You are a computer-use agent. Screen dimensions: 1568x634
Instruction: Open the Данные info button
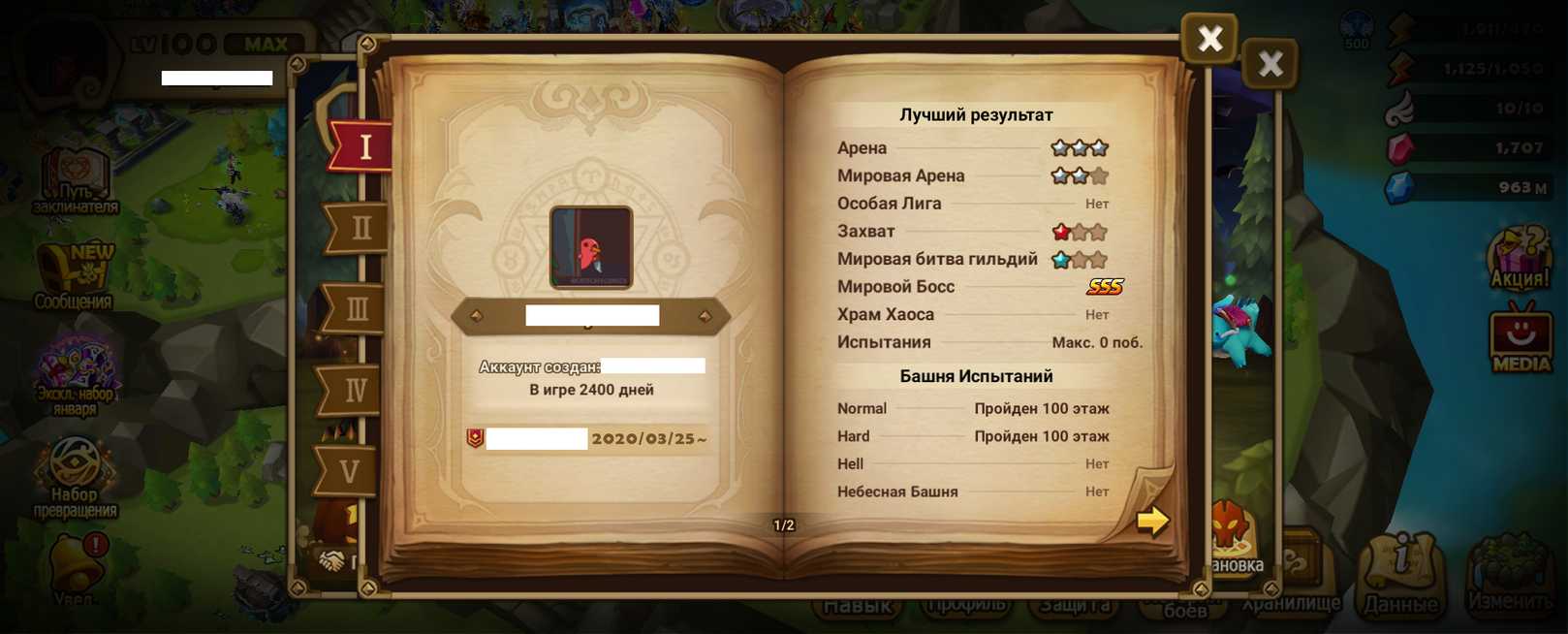tap(1401, 577)
